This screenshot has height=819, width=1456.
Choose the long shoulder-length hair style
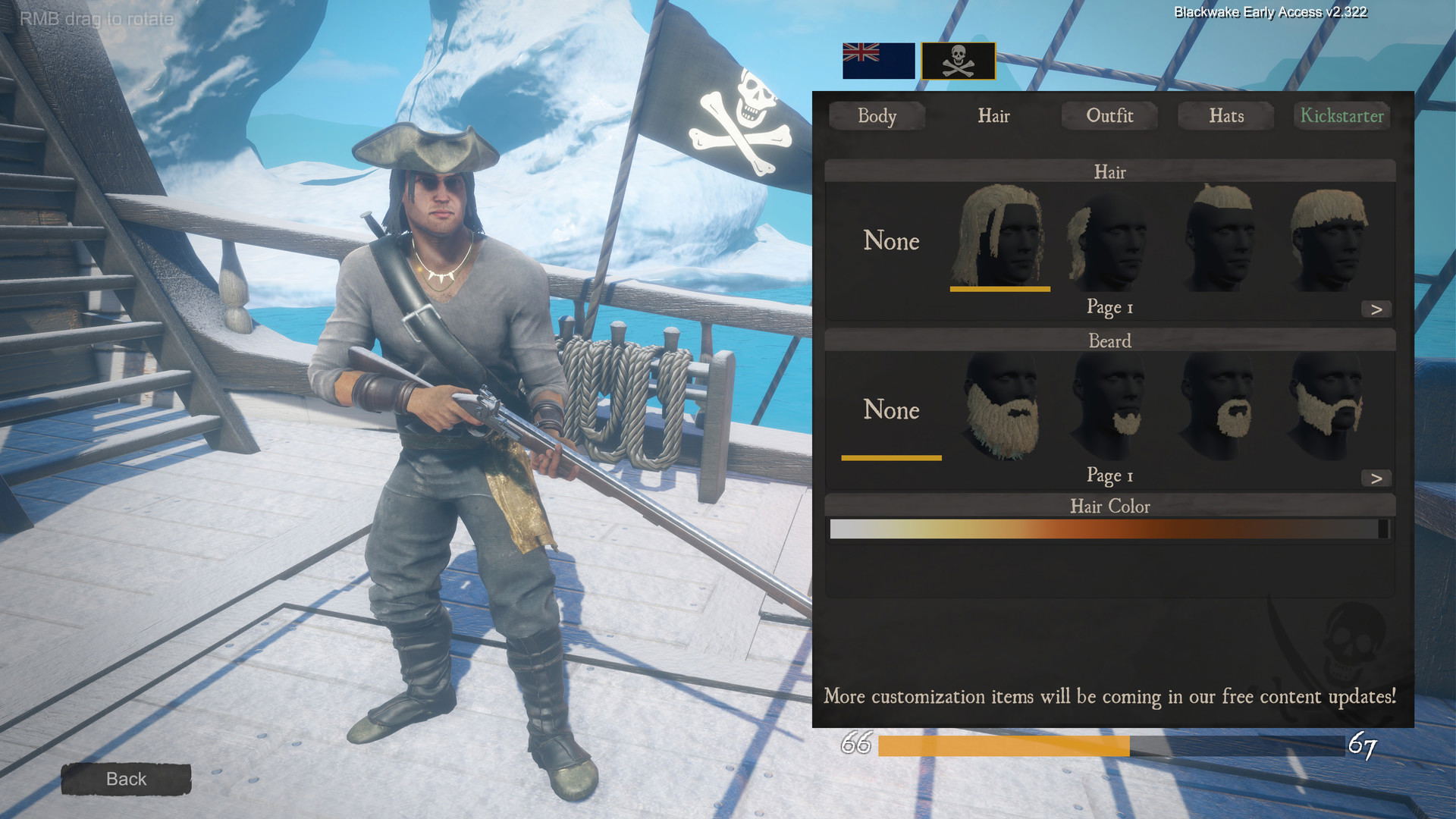coord(999,237)
